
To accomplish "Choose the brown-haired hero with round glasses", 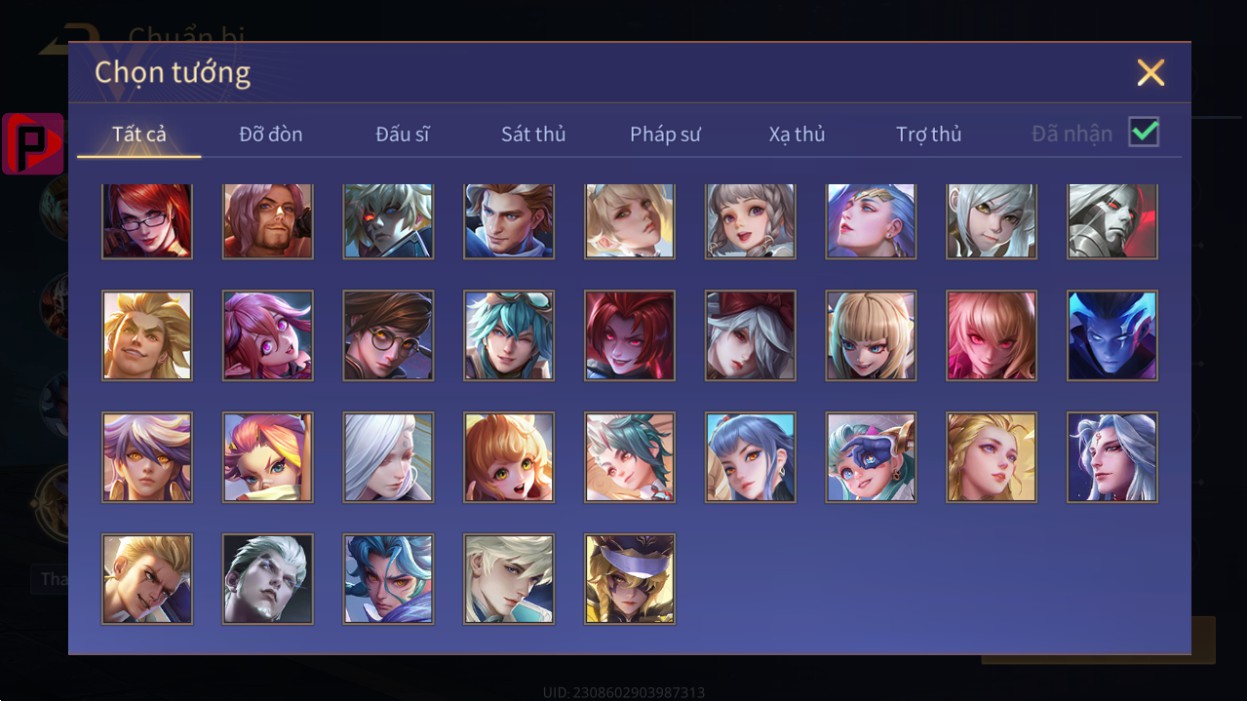I will [x=388, y=336].
